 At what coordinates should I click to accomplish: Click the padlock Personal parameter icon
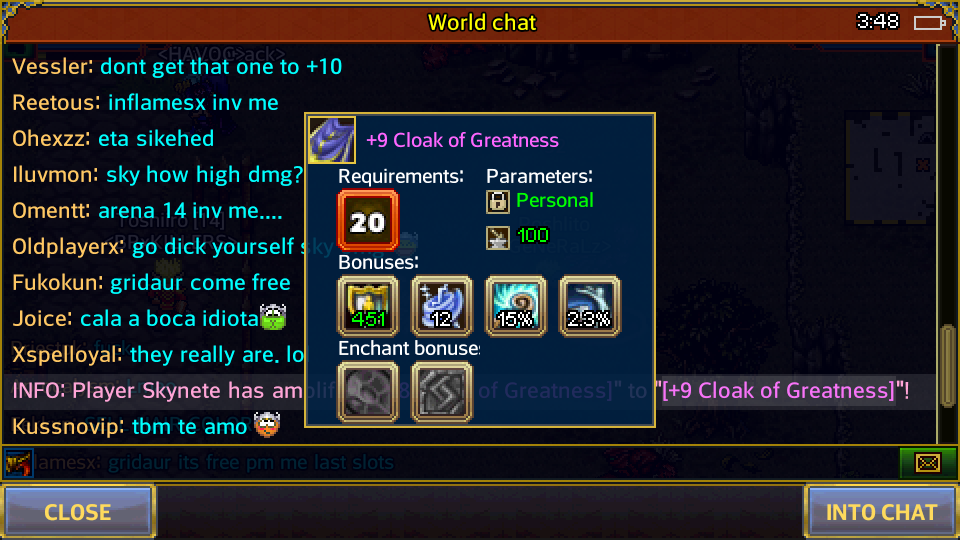coord(498,201)
